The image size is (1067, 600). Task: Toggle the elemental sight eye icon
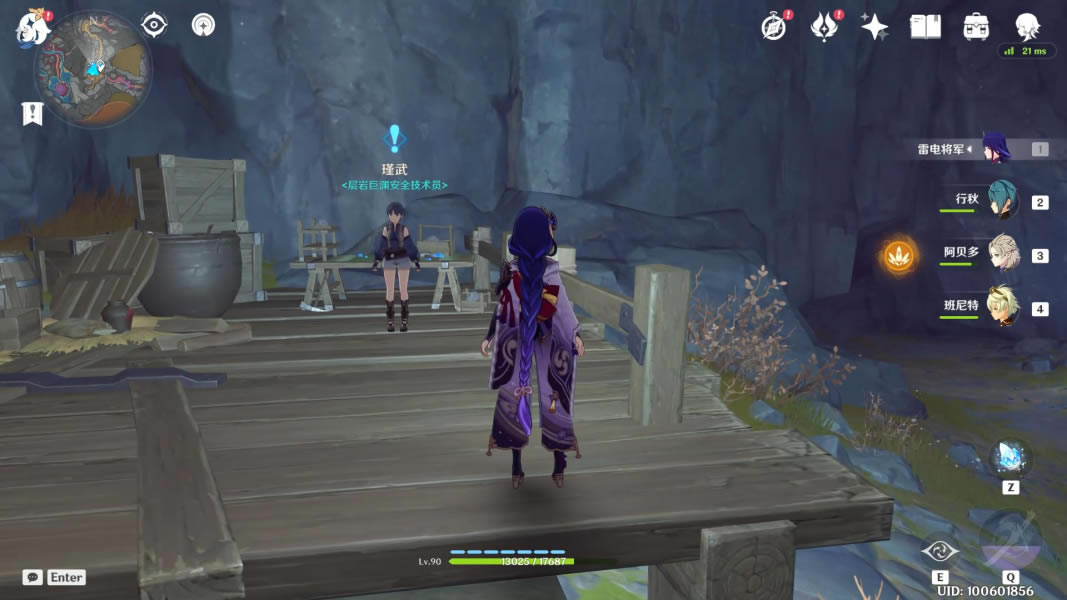(x=154, y=25)
